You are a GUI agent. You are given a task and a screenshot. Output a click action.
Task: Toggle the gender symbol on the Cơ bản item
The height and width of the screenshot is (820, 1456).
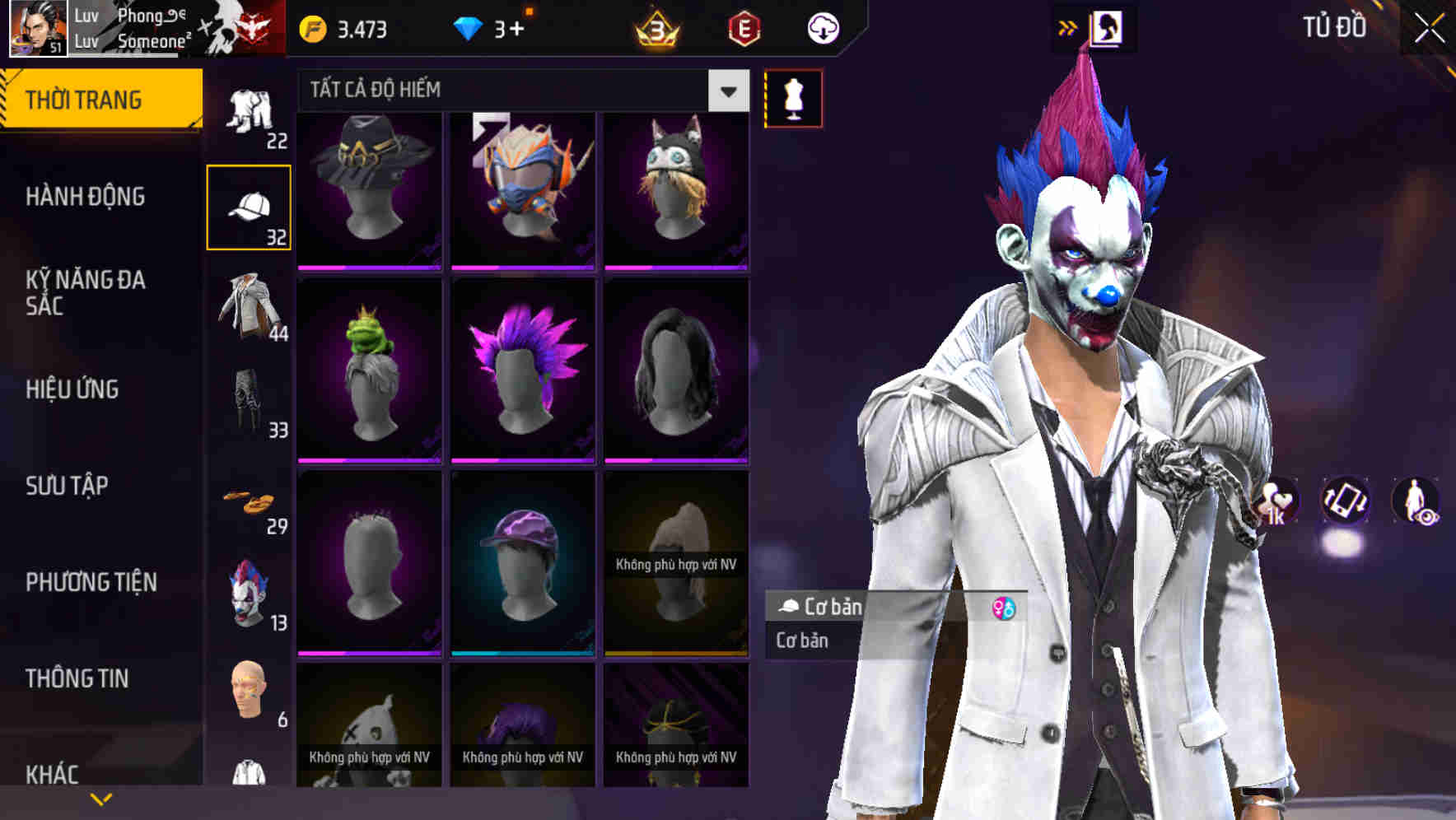point(1003,608)
